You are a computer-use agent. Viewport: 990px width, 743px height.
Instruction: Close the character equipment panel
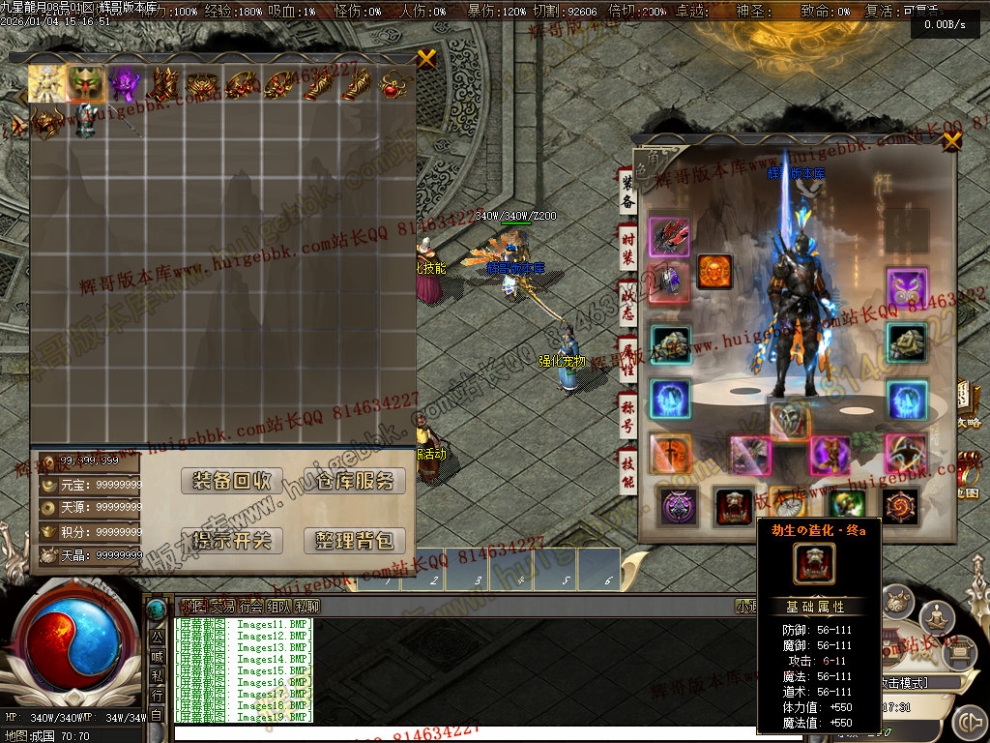click(x=951, y=141)
